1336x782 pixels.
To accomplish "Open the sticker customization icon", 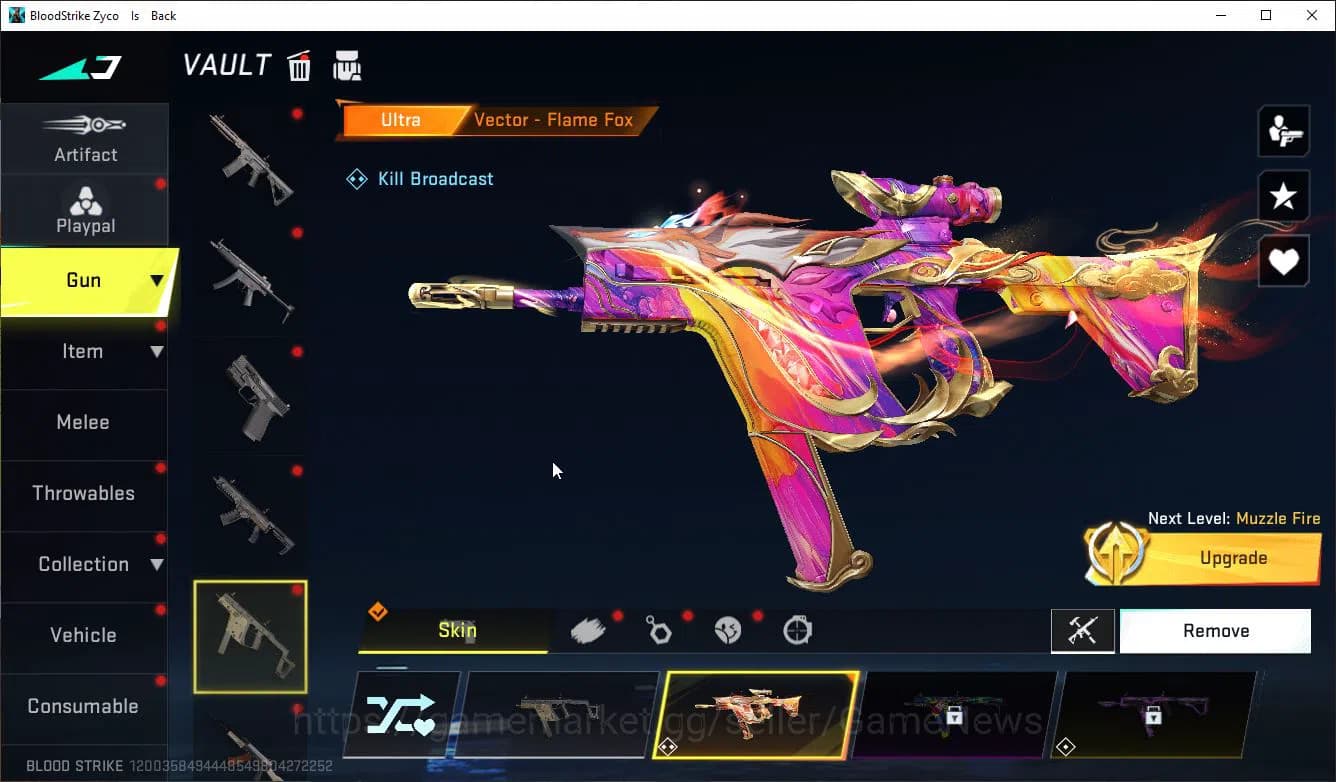I will pos(727,628).
